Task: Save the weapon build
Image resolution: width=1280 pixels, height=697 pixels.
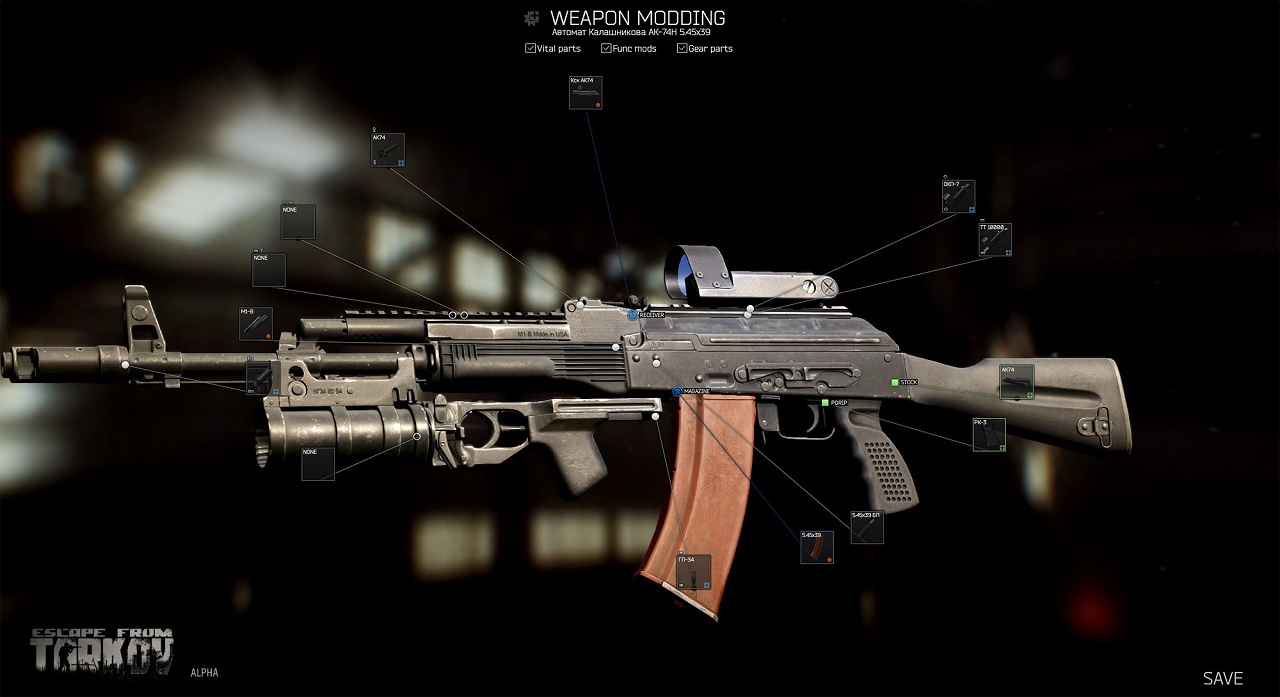Action: pos(1222,678)
